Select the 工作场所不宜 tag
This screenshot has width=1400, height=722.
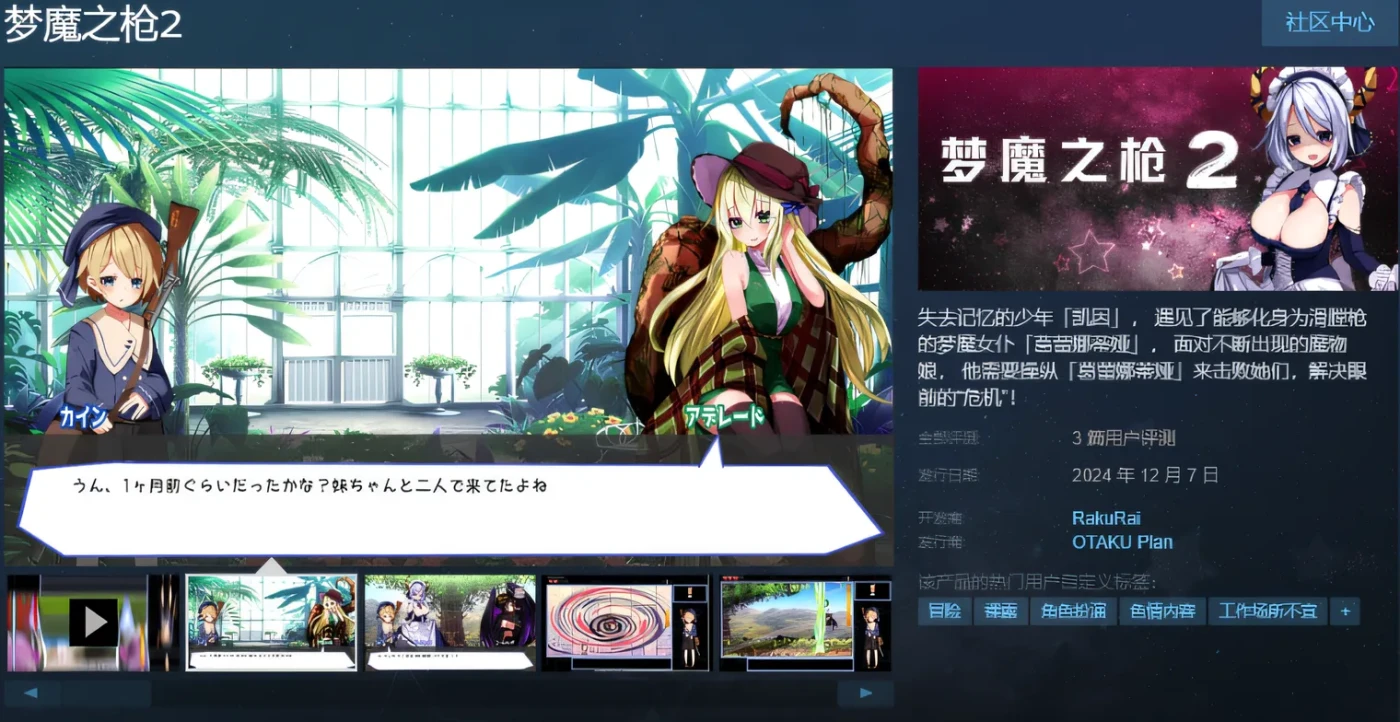[1266, 611]
